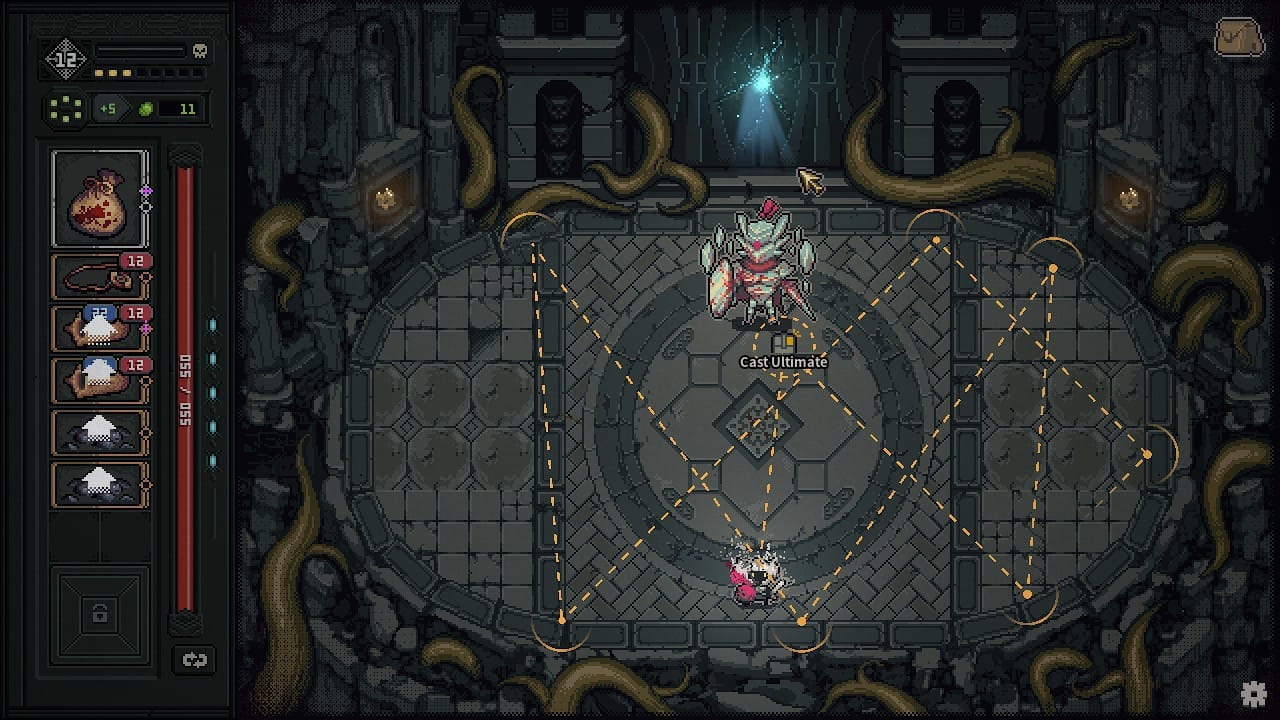Click the green dotted ring icon
Viewport: 1280px width, 720px height.
(67, 109)
